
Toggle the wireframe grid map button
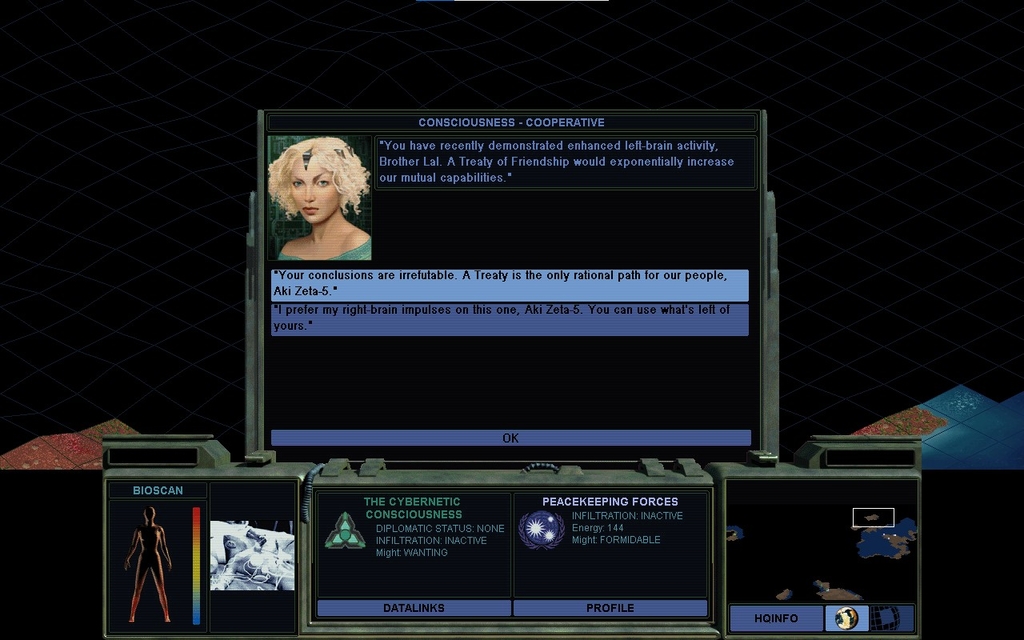pos(885,618)
